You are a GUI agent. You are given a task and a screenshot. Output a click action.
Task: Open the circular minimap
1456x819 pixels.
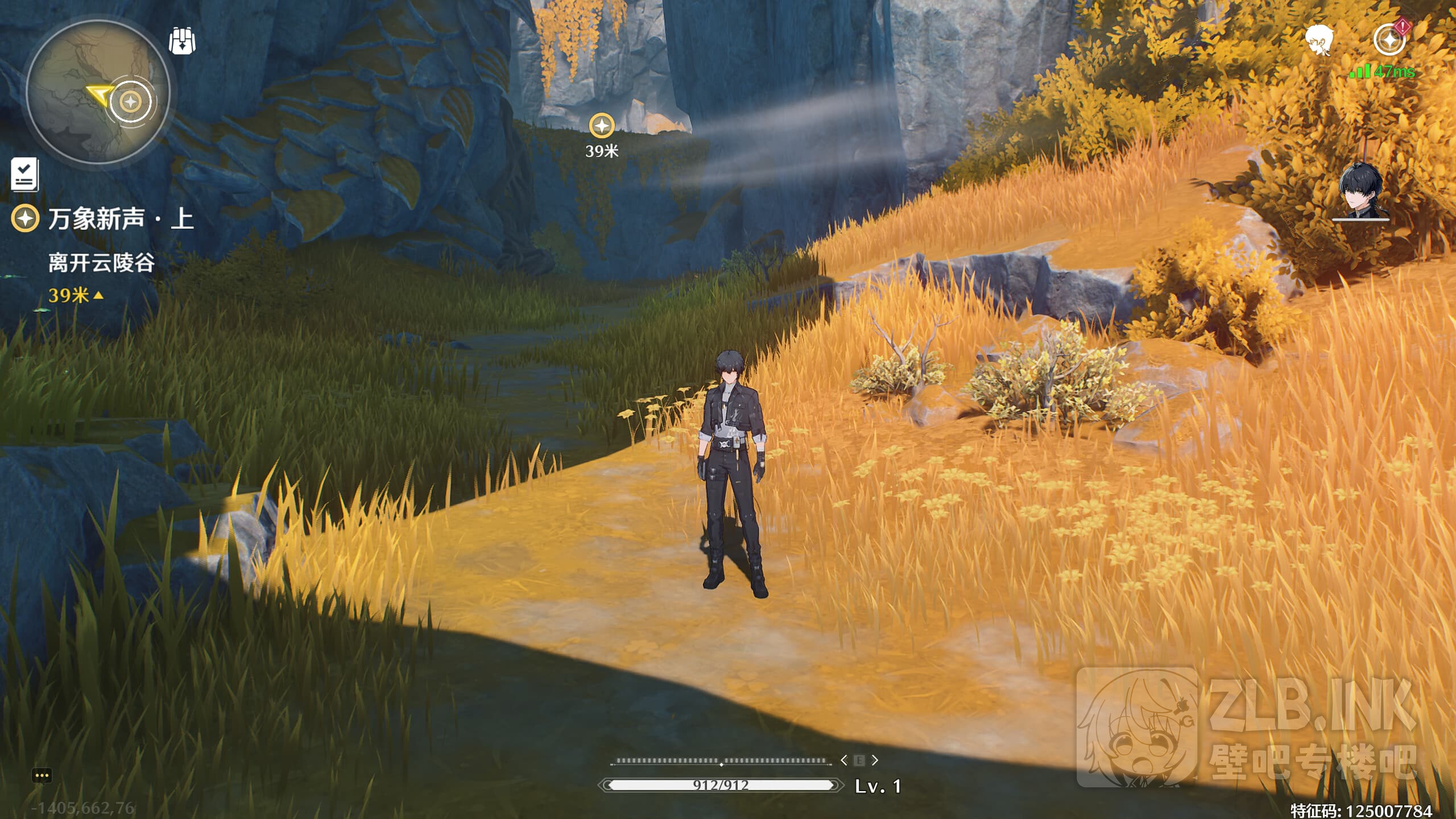[98, 92]
